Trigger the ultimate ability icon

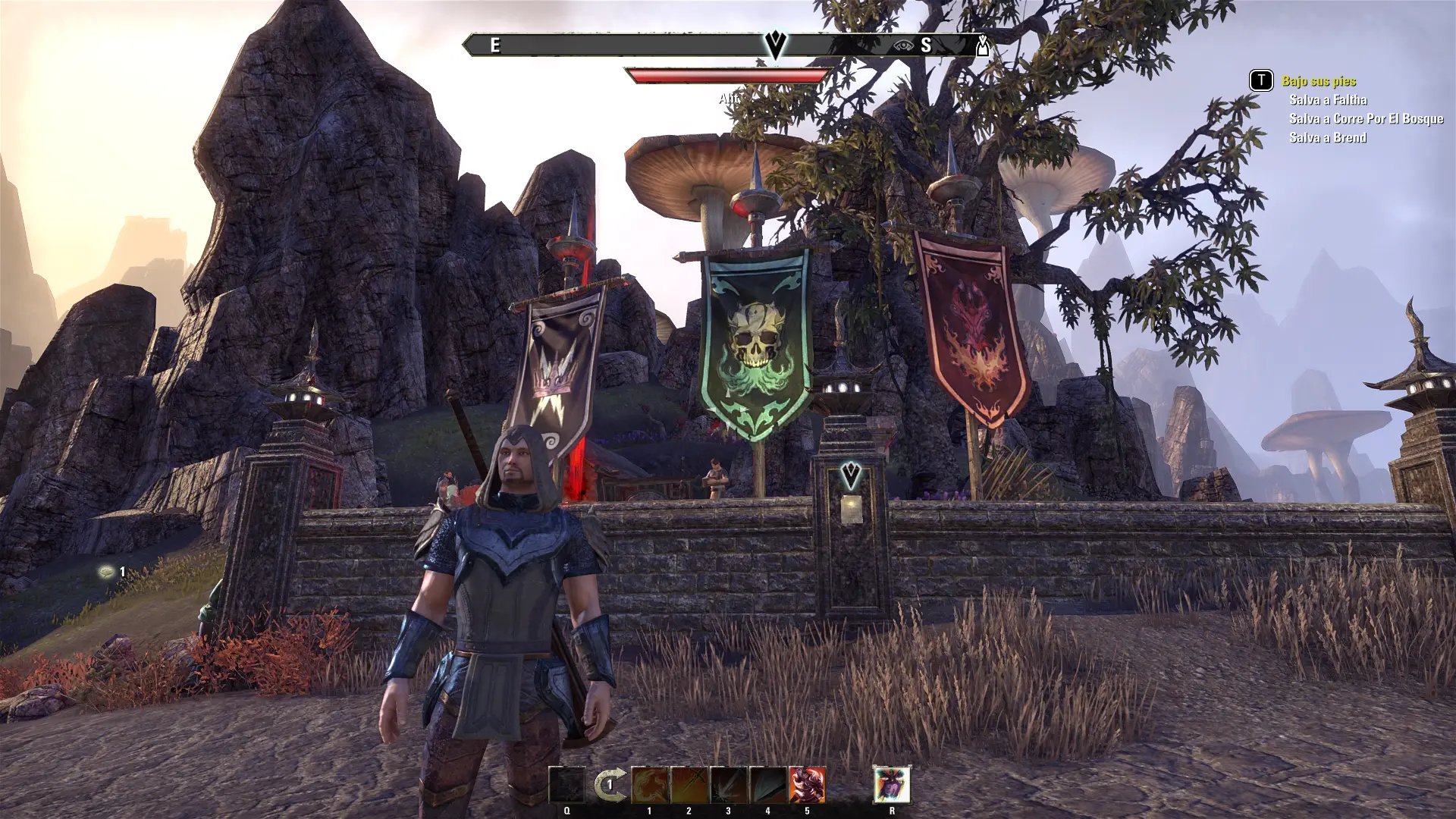tap(892, 785)
